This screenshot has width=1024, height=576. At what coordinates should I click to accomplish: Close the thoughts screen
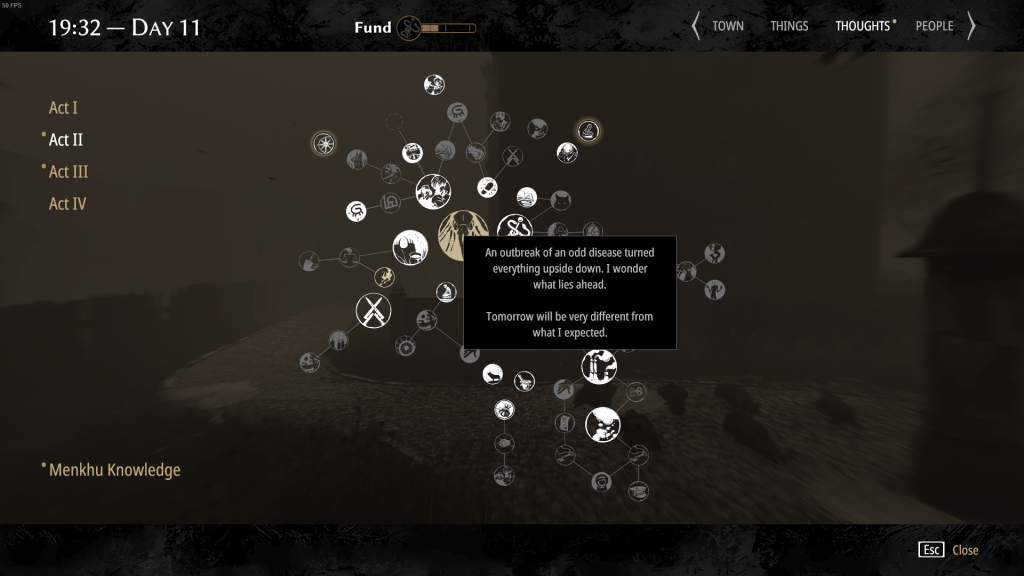tap(950, 550)
